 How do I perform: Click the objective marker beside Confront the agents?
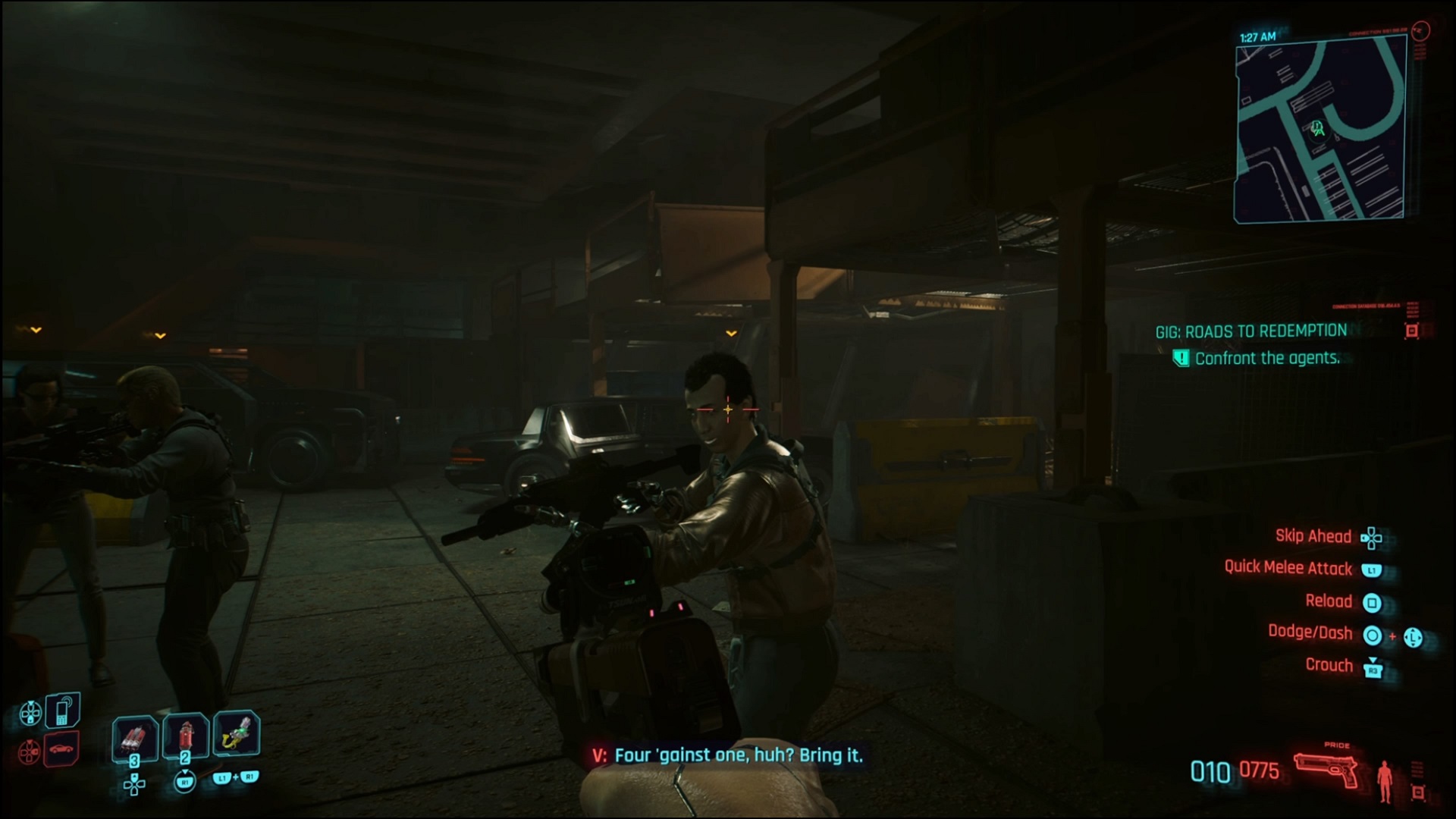click(1183, 358)
